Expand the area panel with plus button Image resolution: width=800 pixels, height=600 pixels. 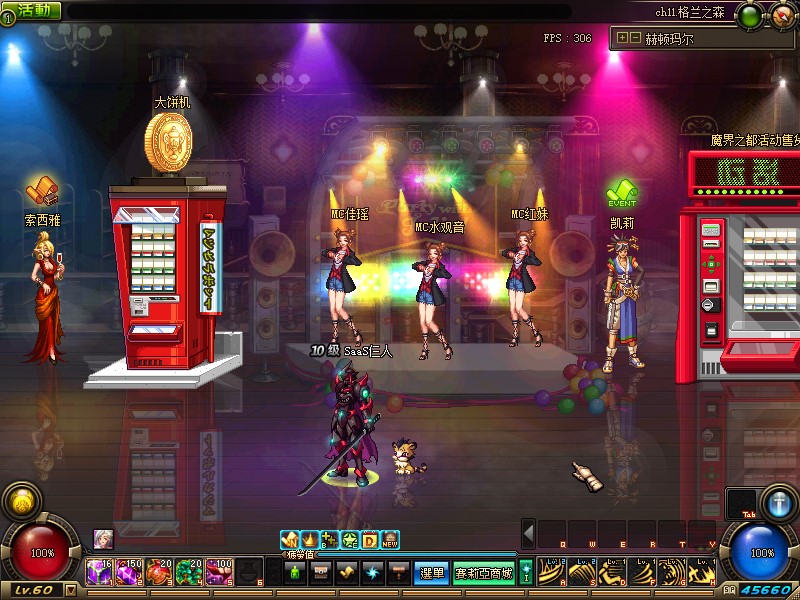coord(623,39)
